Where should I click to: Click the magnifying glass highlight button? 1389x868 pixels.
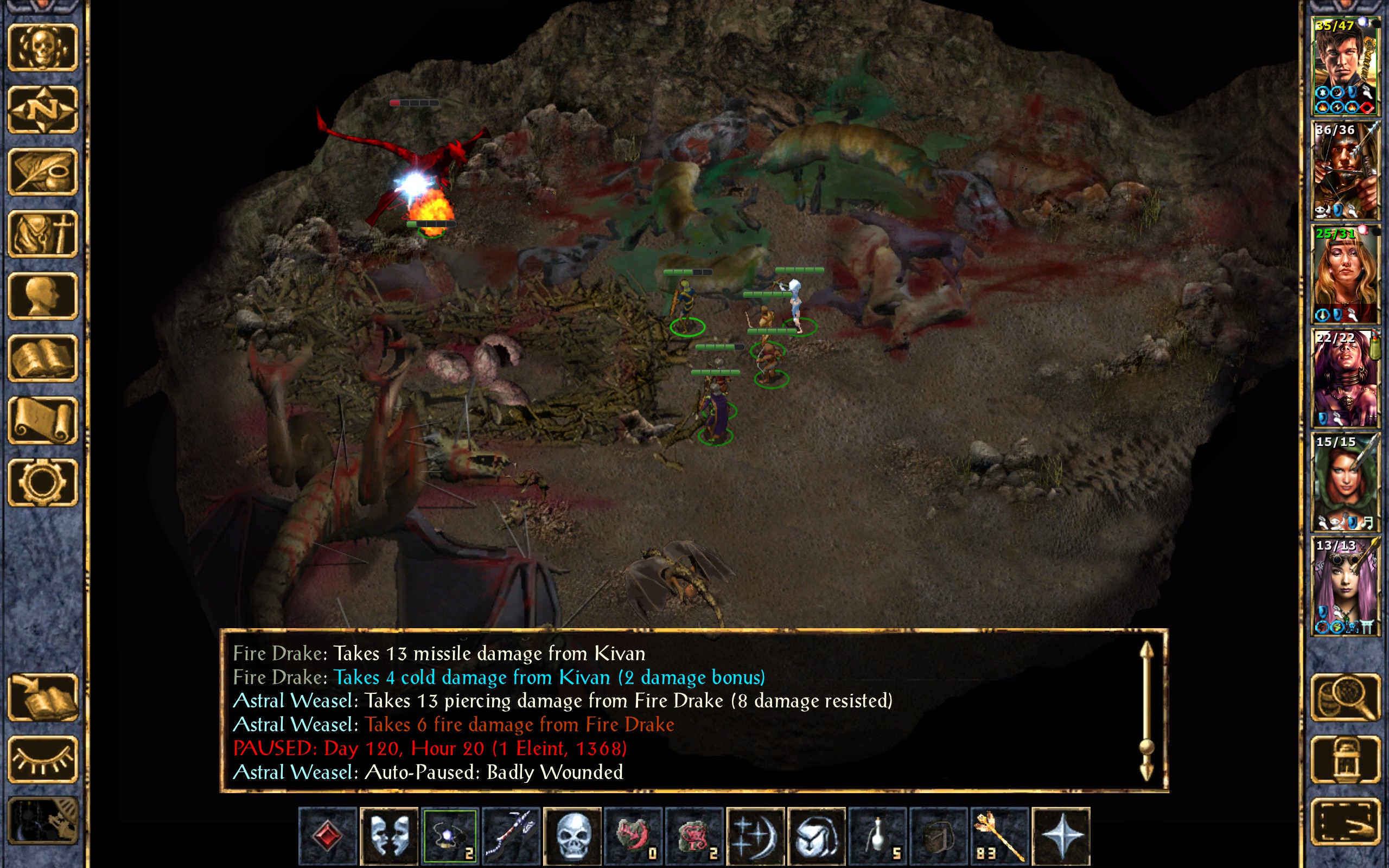click(1346, 698)
